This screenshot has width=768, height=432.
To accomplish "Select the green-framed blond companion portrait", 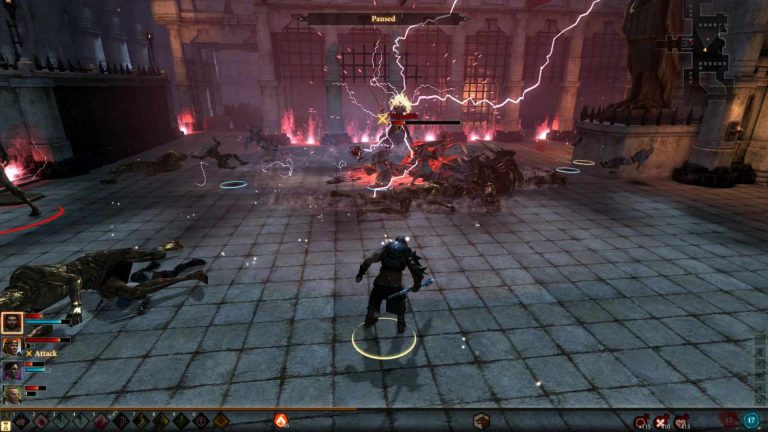I will (12, 394).
